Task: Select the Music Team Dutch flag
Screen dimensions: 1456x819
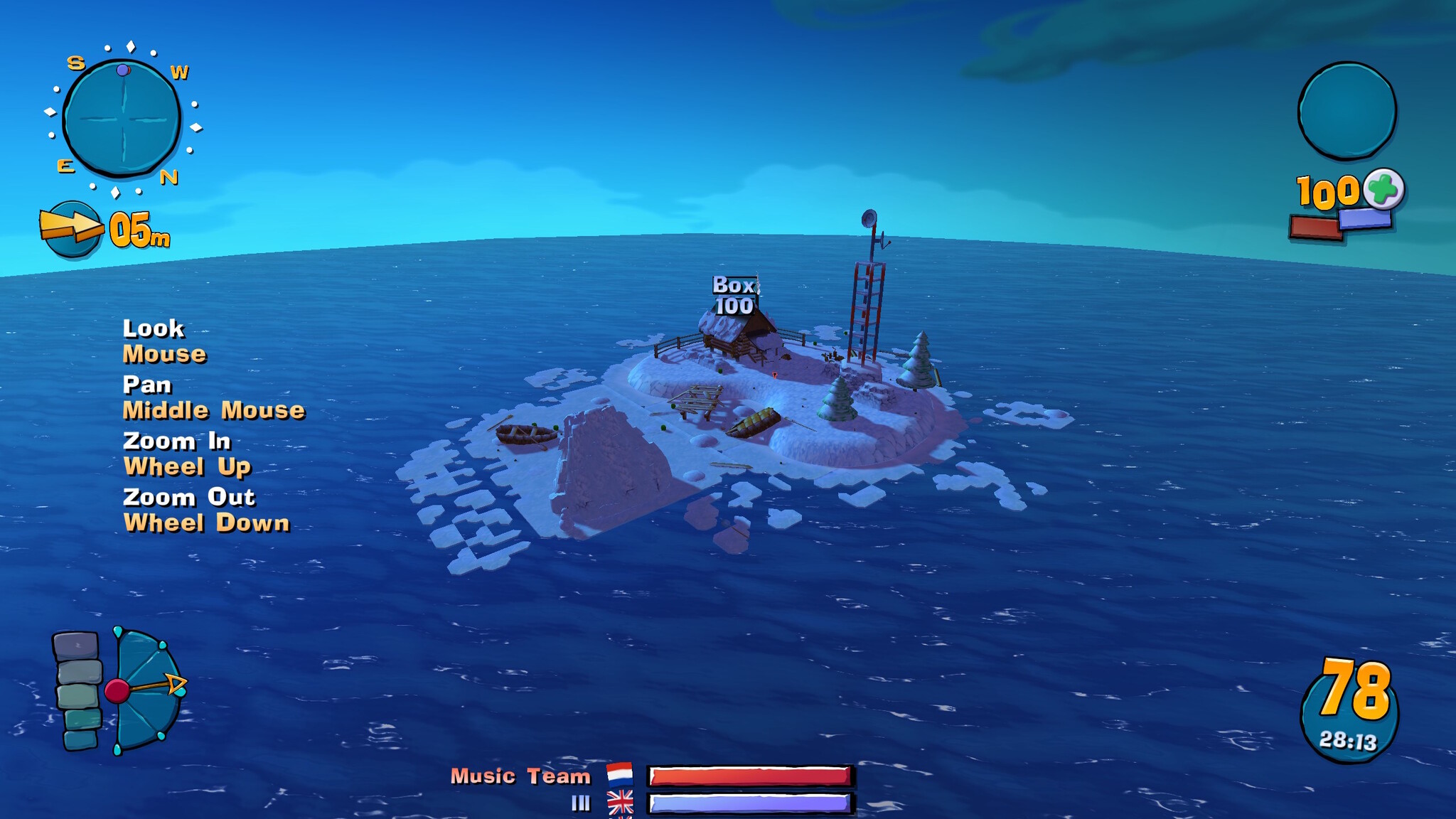Action: point(620,773)
